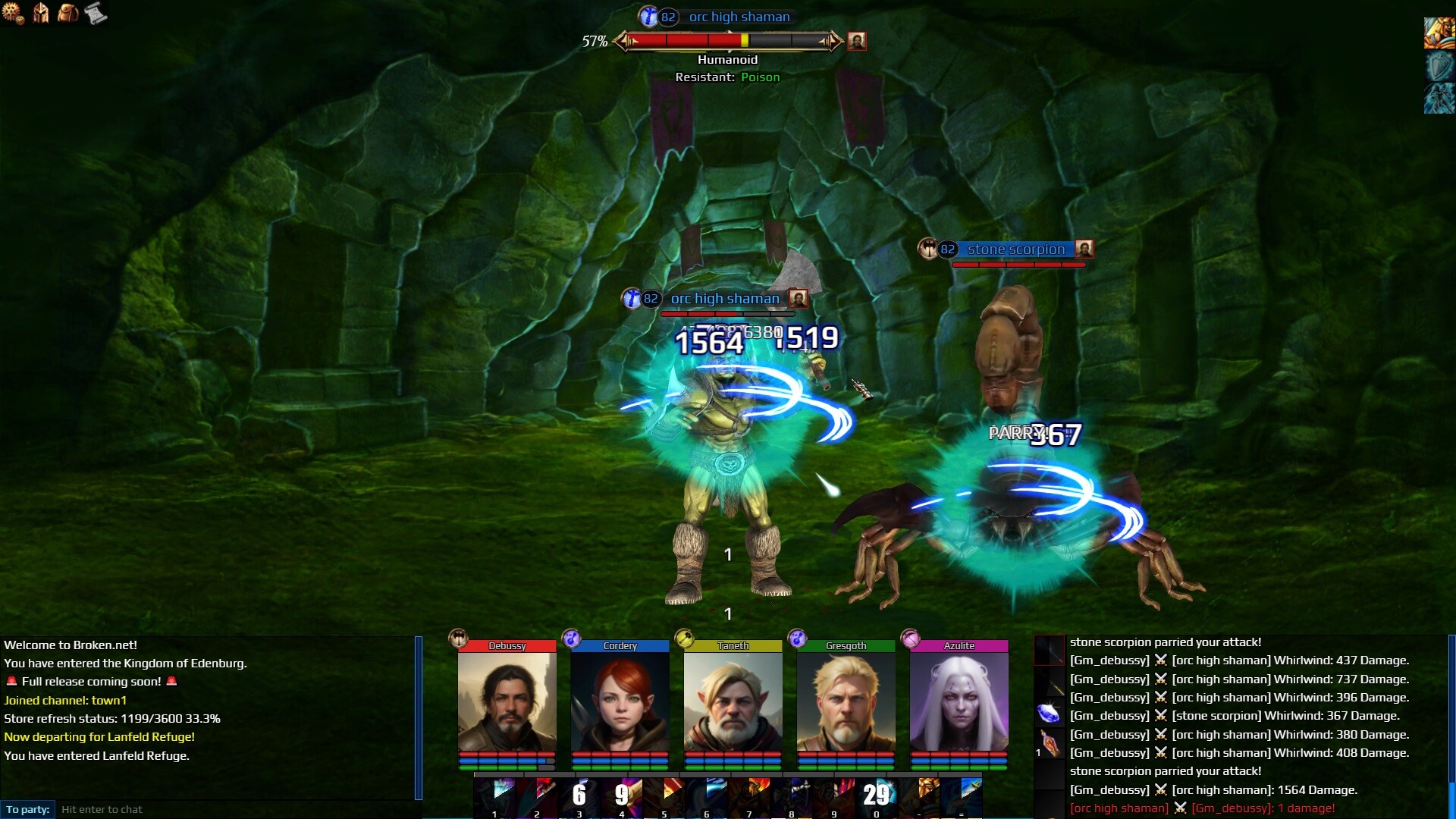Click the chat input field
The image size is (1456, 819).
click(x=235, y=809)
